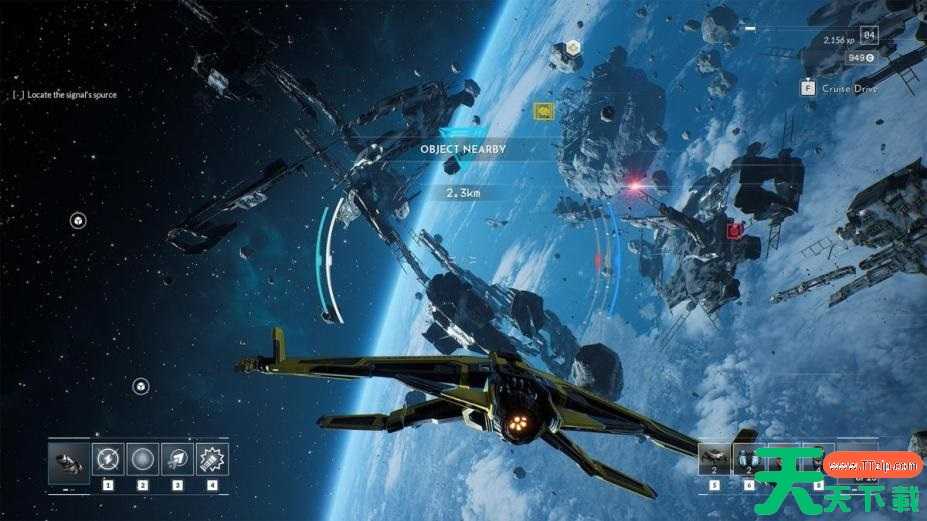Viewport: 927px width, 521px height.
Task: Click the white hexagon waypoint marker
Action: coord(573,47)
